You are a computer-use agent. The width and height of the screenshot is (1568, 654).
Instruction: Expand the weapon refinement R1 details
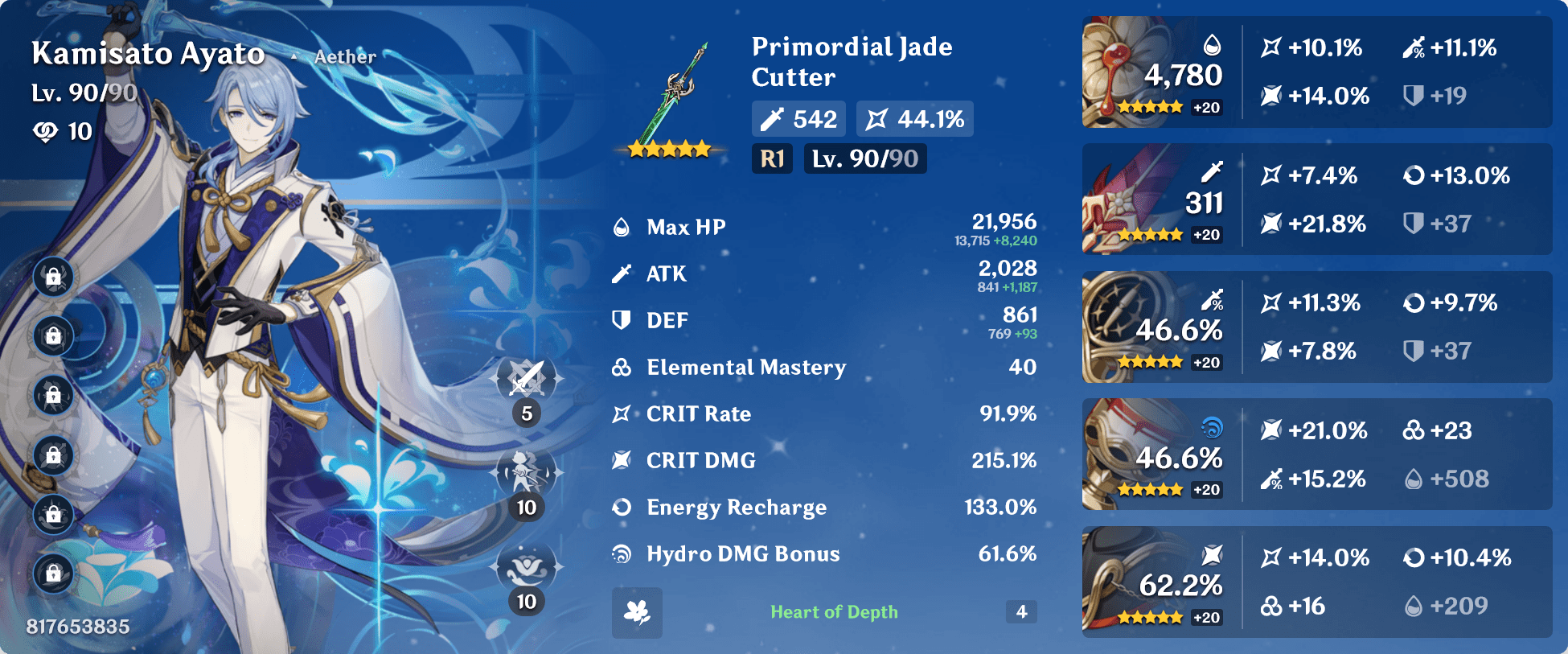pyautogui.click(x=772, y=158)
